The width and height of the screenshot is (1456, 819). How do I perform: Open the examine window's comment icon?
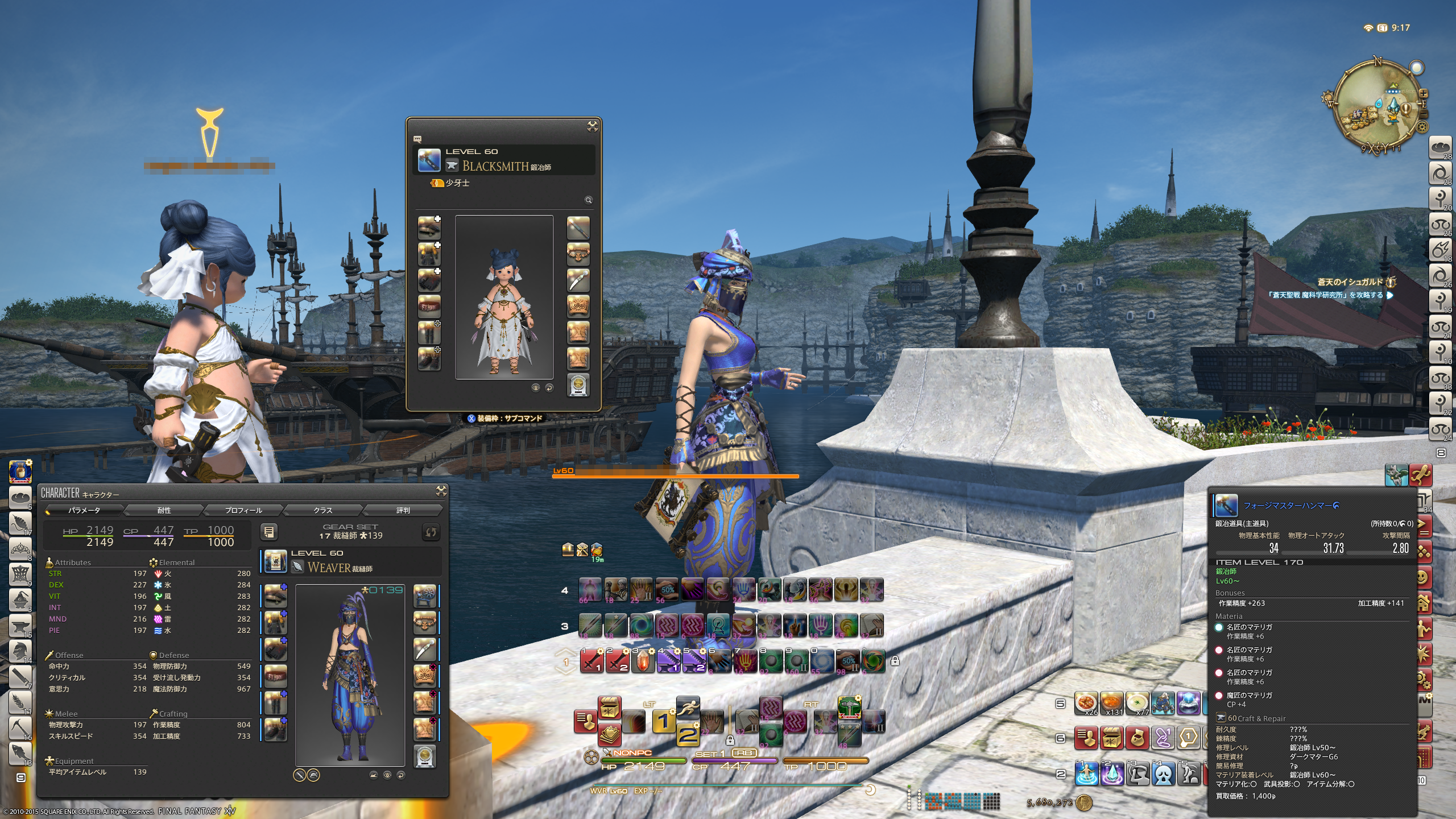pos(417,139)
